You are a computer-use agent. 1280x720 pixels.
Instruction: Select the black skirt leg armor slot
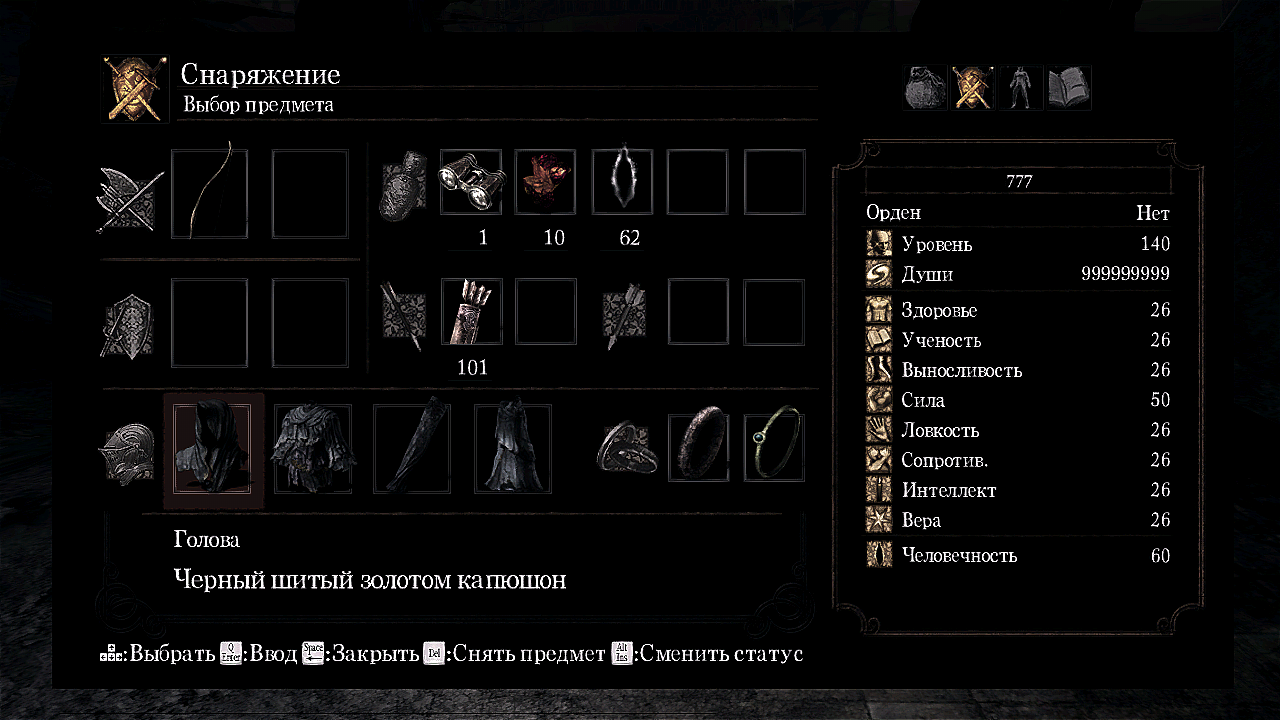(x=512, y=449)
